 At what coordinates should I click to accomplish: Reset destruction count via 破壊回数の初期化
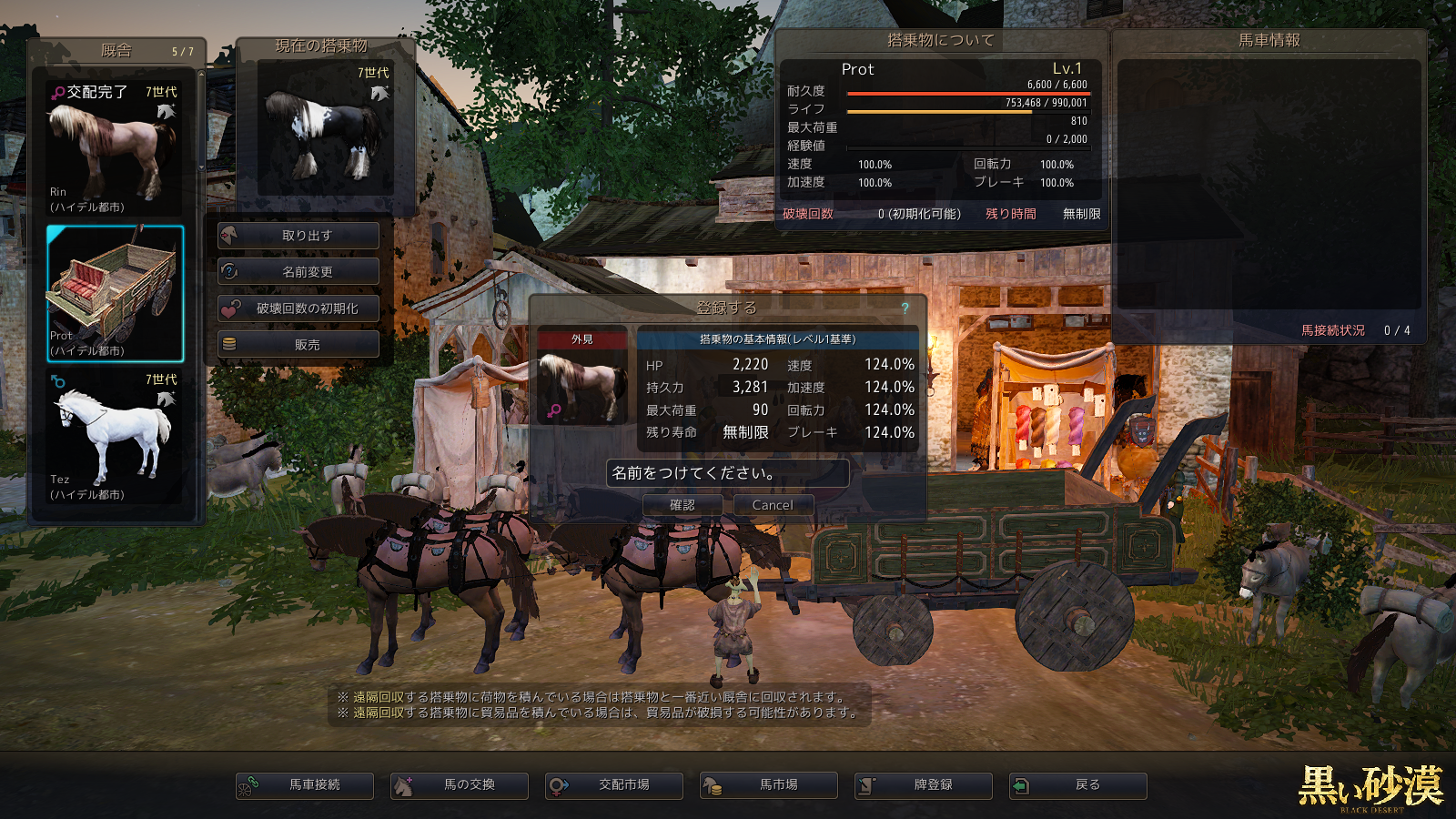298,308
